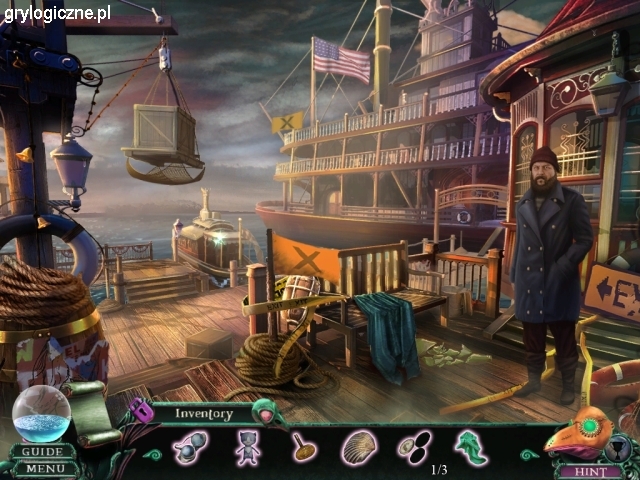Select the two-balls item in inventory
This screenshot has height=480, width=640.
pos(190,447)
